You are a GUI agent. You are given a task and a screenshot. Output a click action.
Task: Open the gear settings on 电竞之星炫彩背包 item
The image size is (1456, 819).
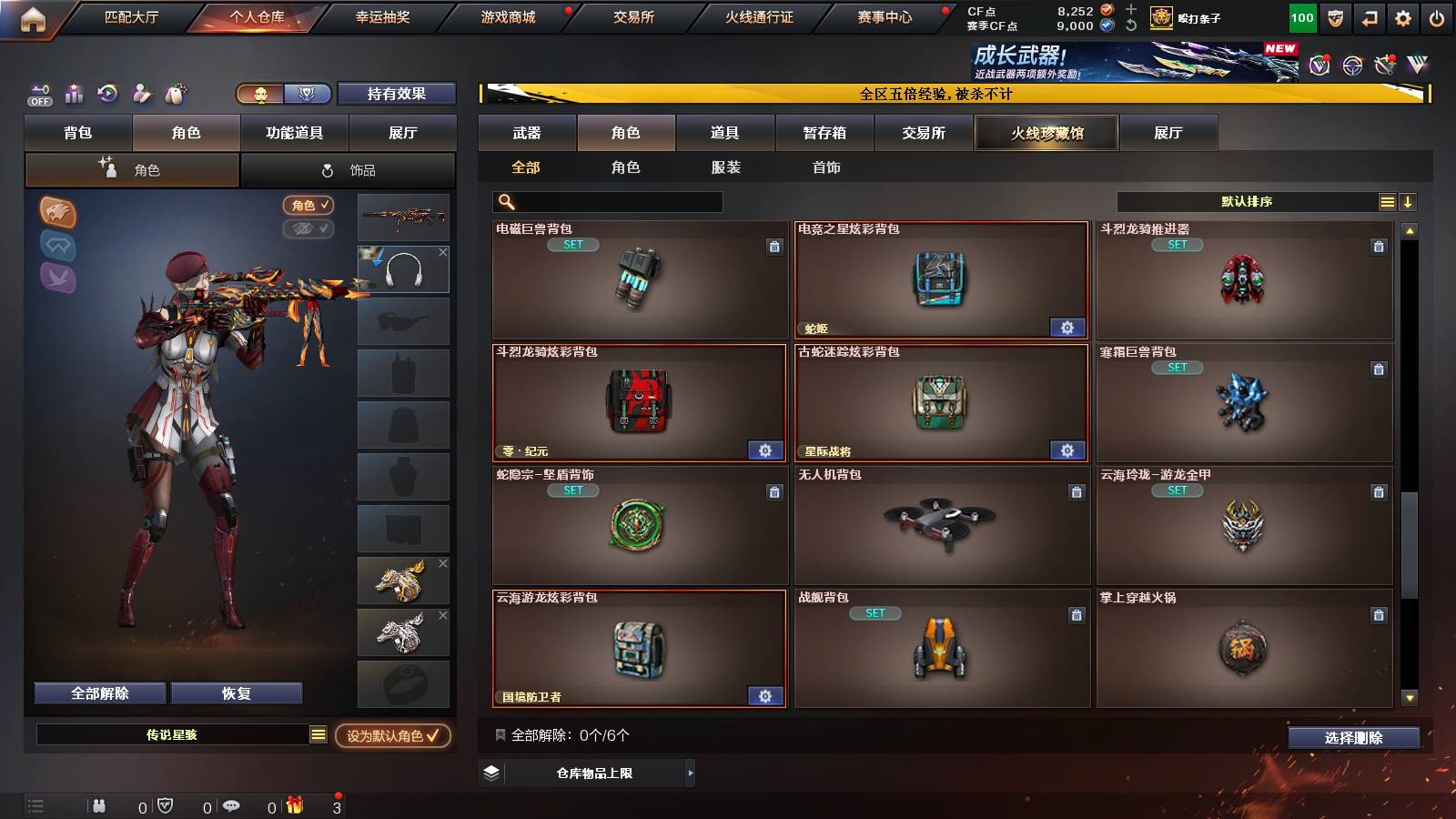[1068, 327]
